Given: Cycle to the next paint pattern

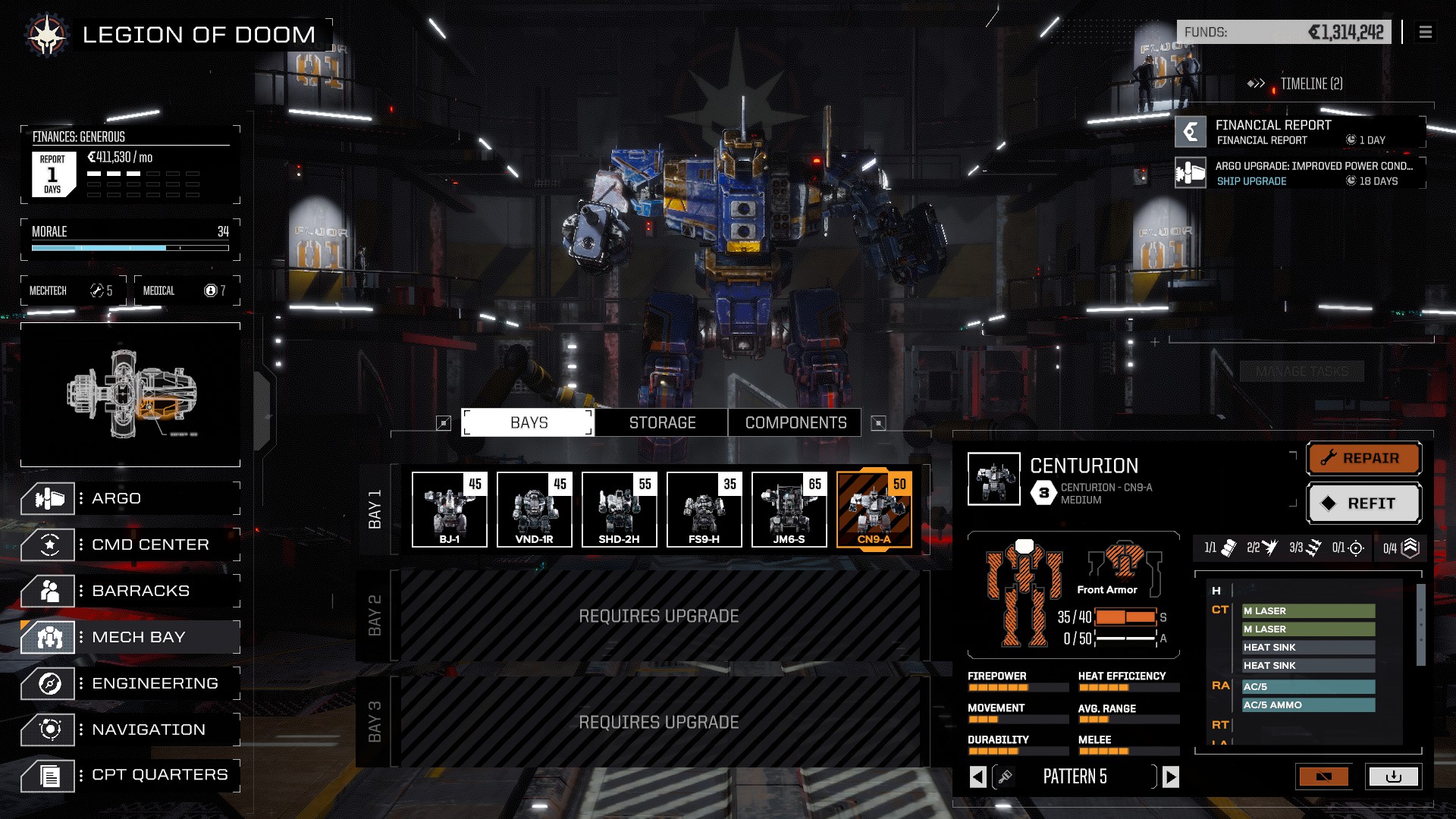Looking at the screenshot, I should (1171, 777).
